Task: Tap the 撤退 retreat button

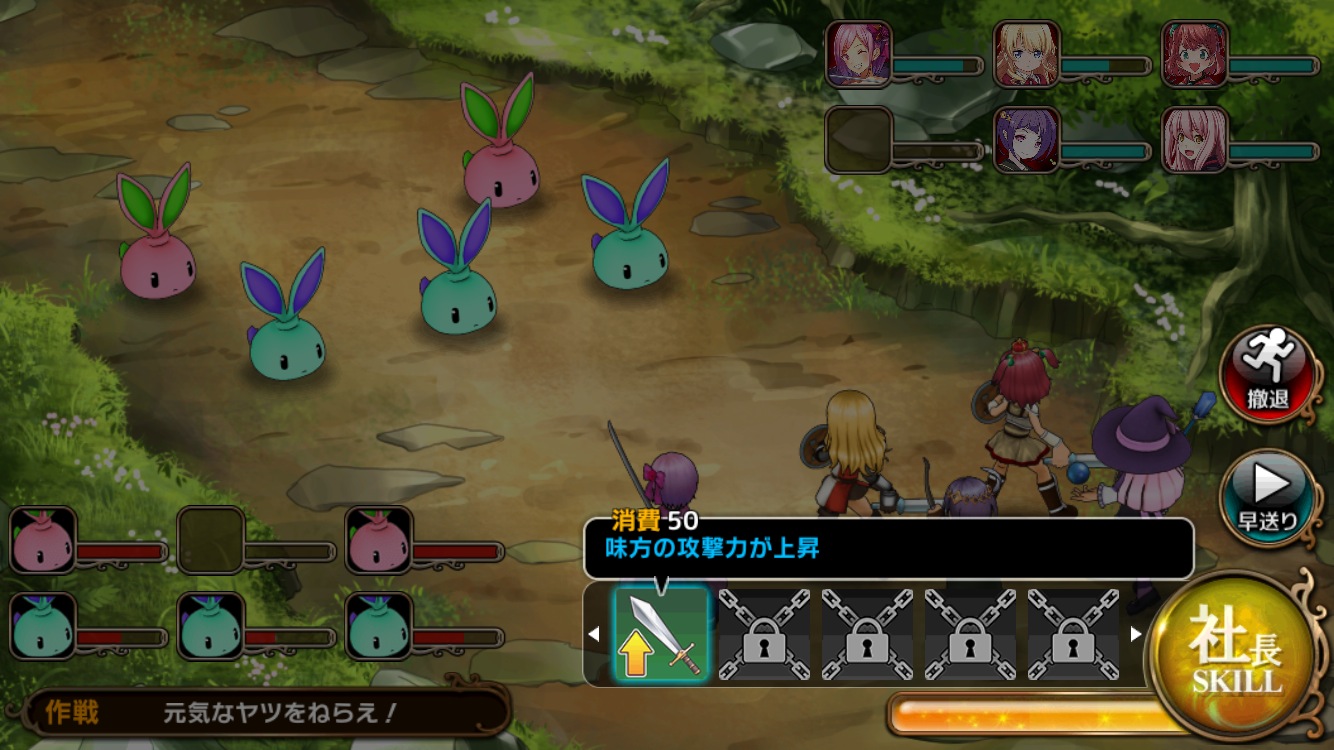Action: (x=1268, y=373)
